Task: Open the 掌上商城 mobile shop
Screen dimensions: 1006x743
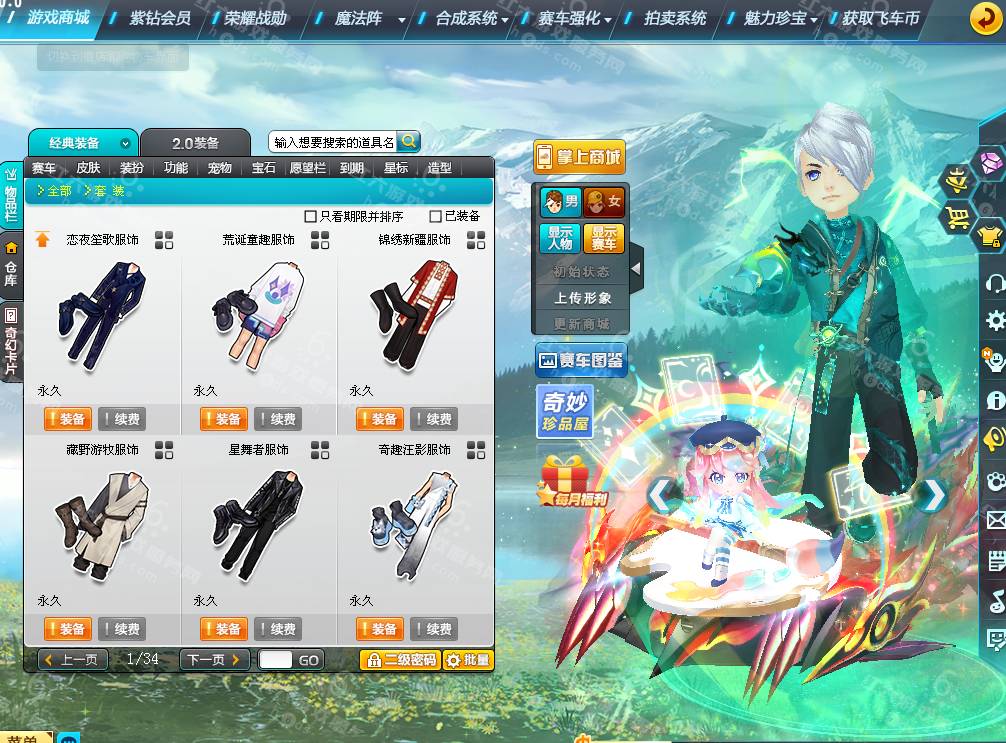Action: tap(579, 157)
